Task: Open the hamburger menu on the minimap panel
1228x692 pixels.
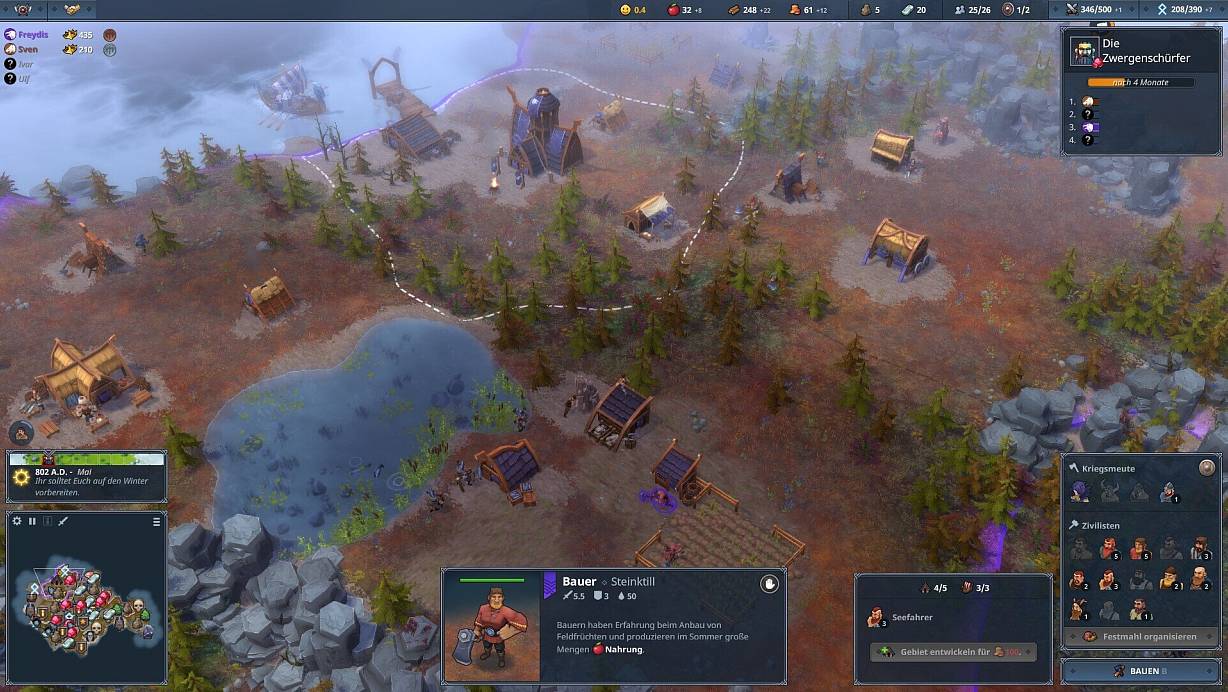Action: click(x=156, y=521)
